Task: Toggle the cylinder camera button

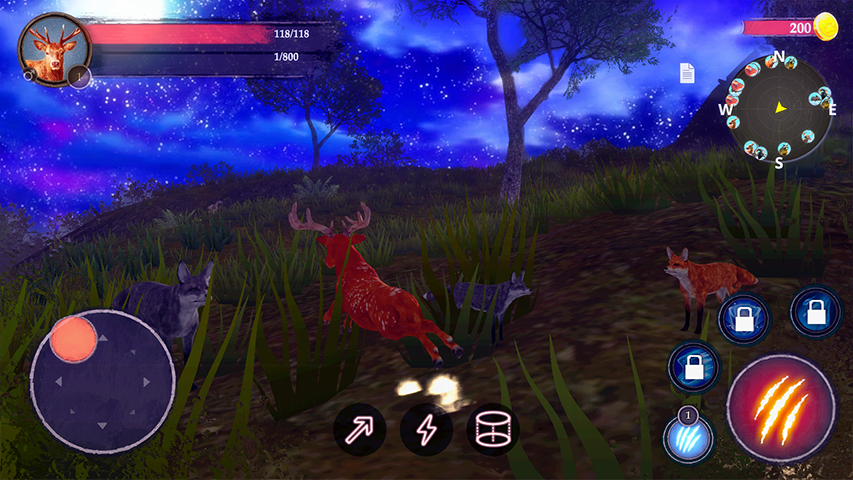Action: pos(492,430)
